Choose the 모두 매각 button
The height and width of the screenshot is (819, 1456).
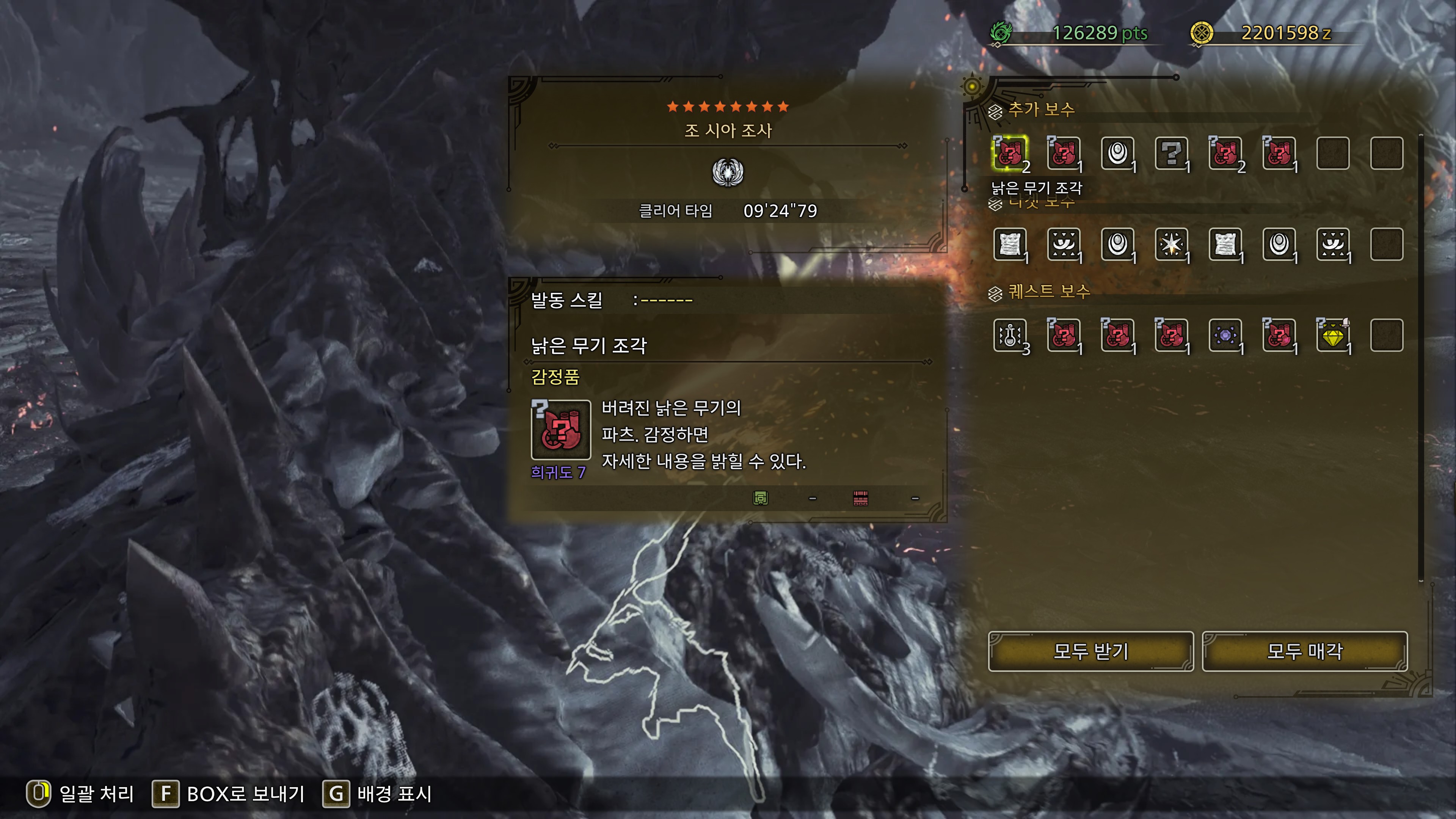pyautogui.click(x=1304, y=651)
